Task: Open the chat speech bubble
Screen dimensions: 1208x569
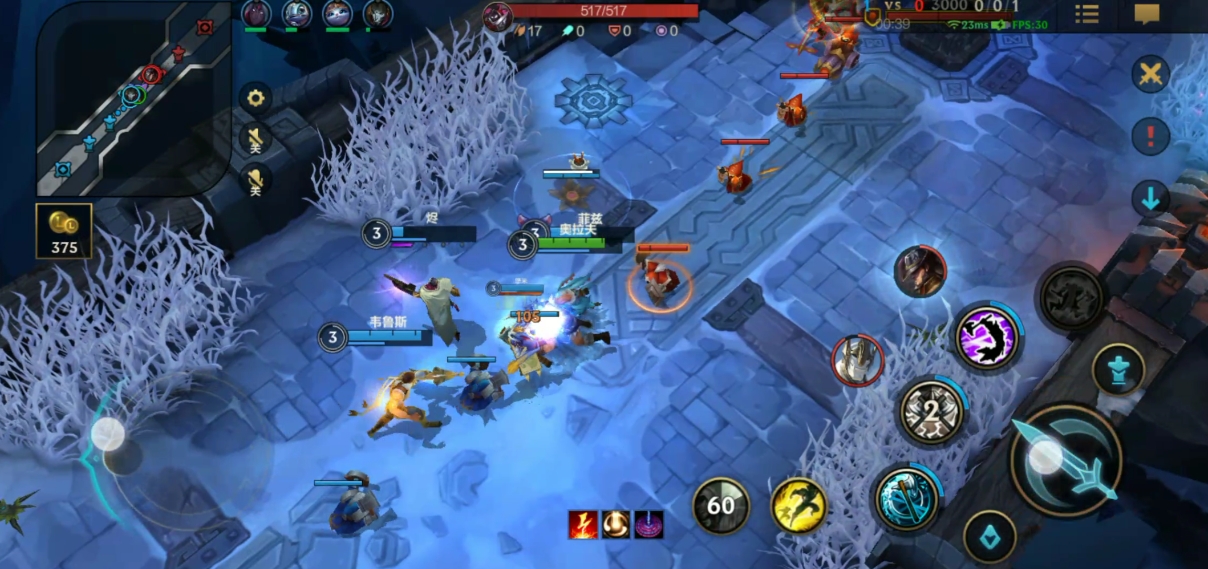Action: coord(1147,14)
